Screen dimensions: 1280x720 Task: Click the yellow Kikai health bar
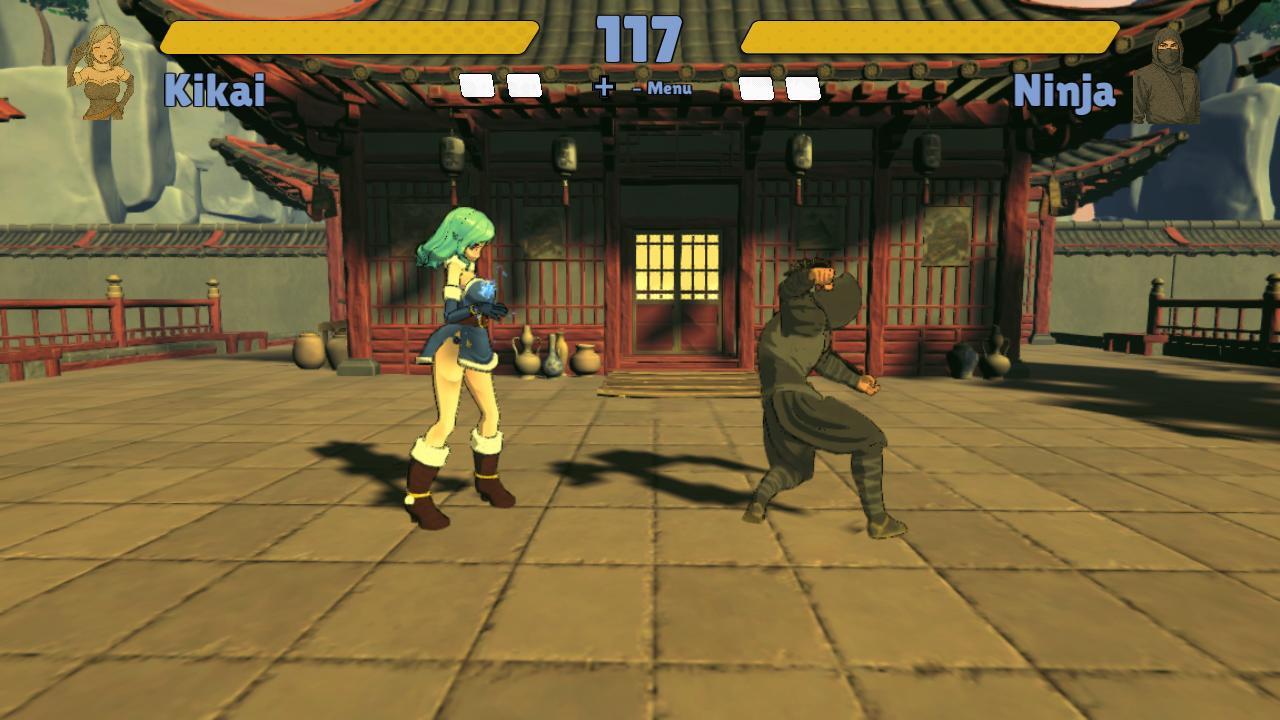pyautogui.click(x=348, y=40)
